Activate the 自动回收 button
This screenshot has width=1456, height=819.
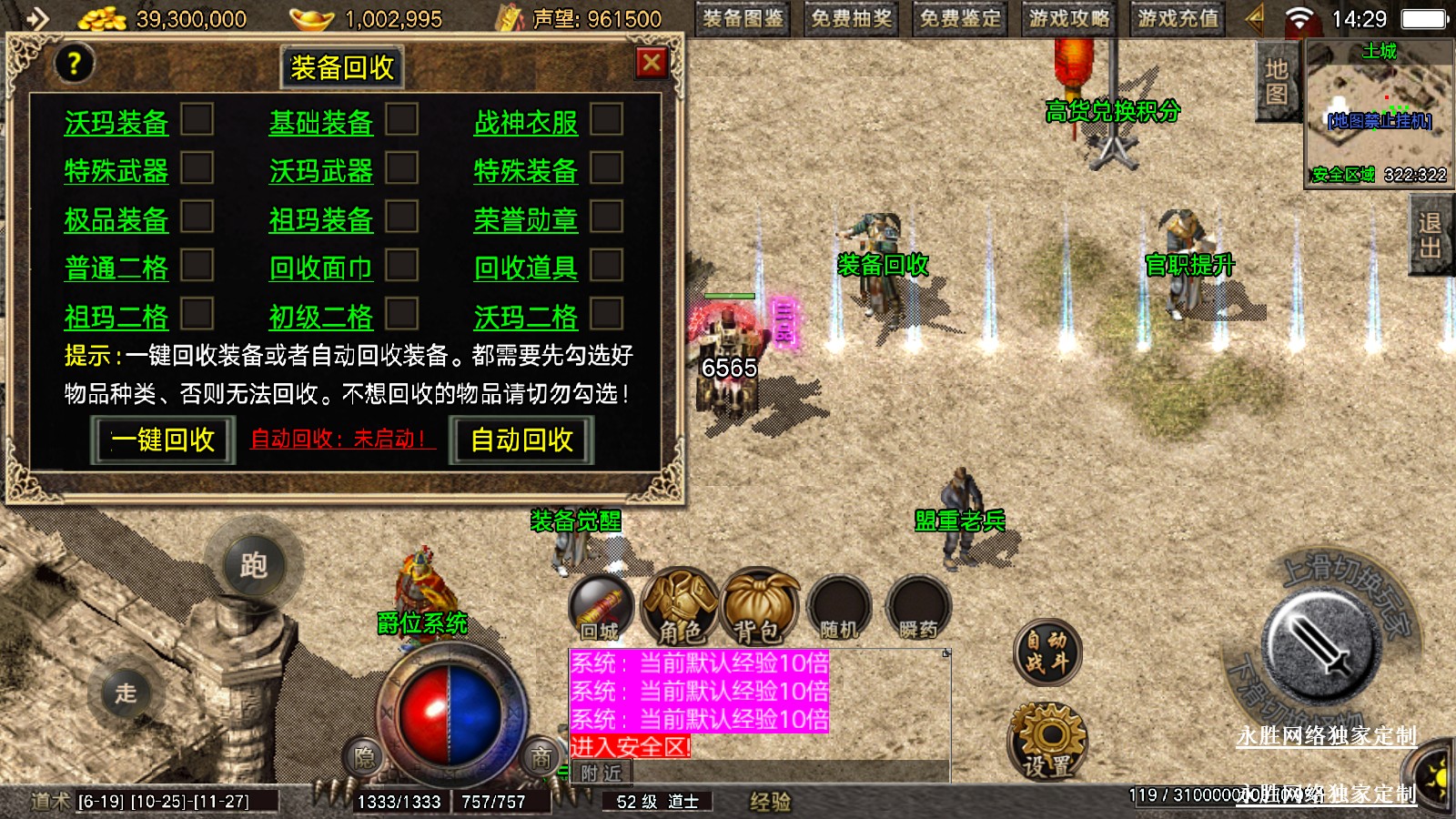click(521, 440)
